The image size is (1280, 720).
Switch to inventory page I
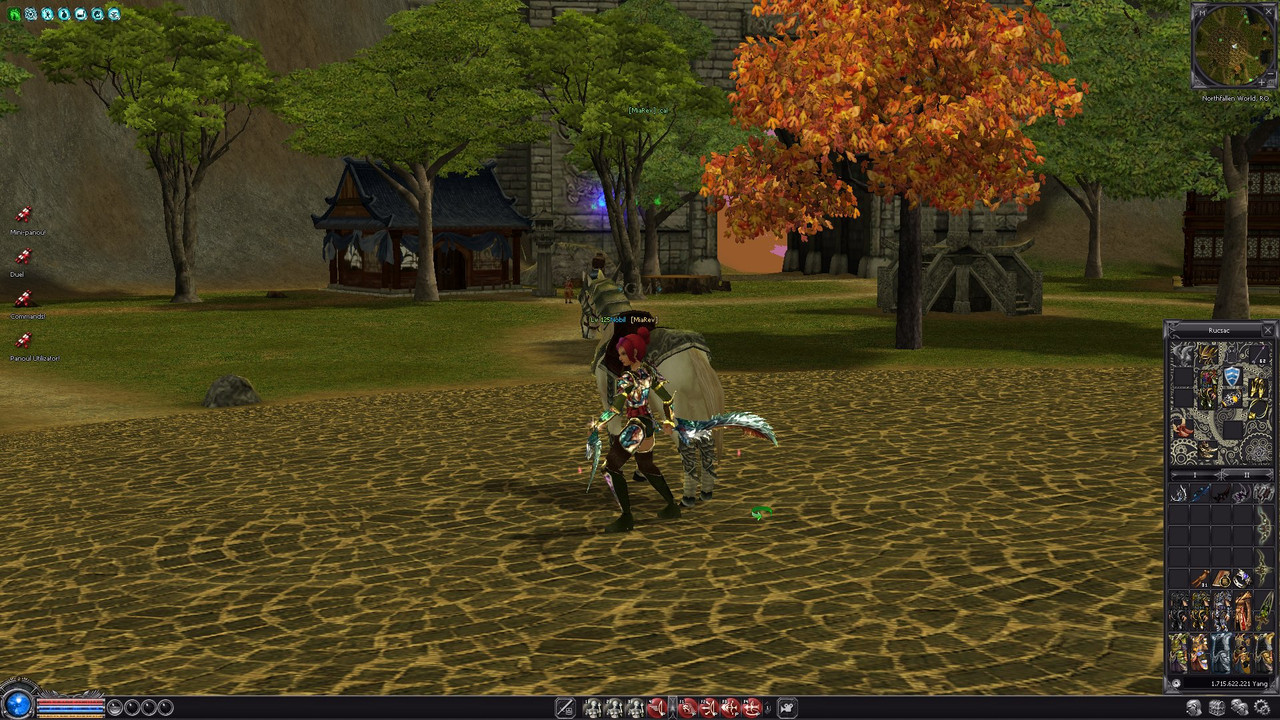[x=1196, y=475]
